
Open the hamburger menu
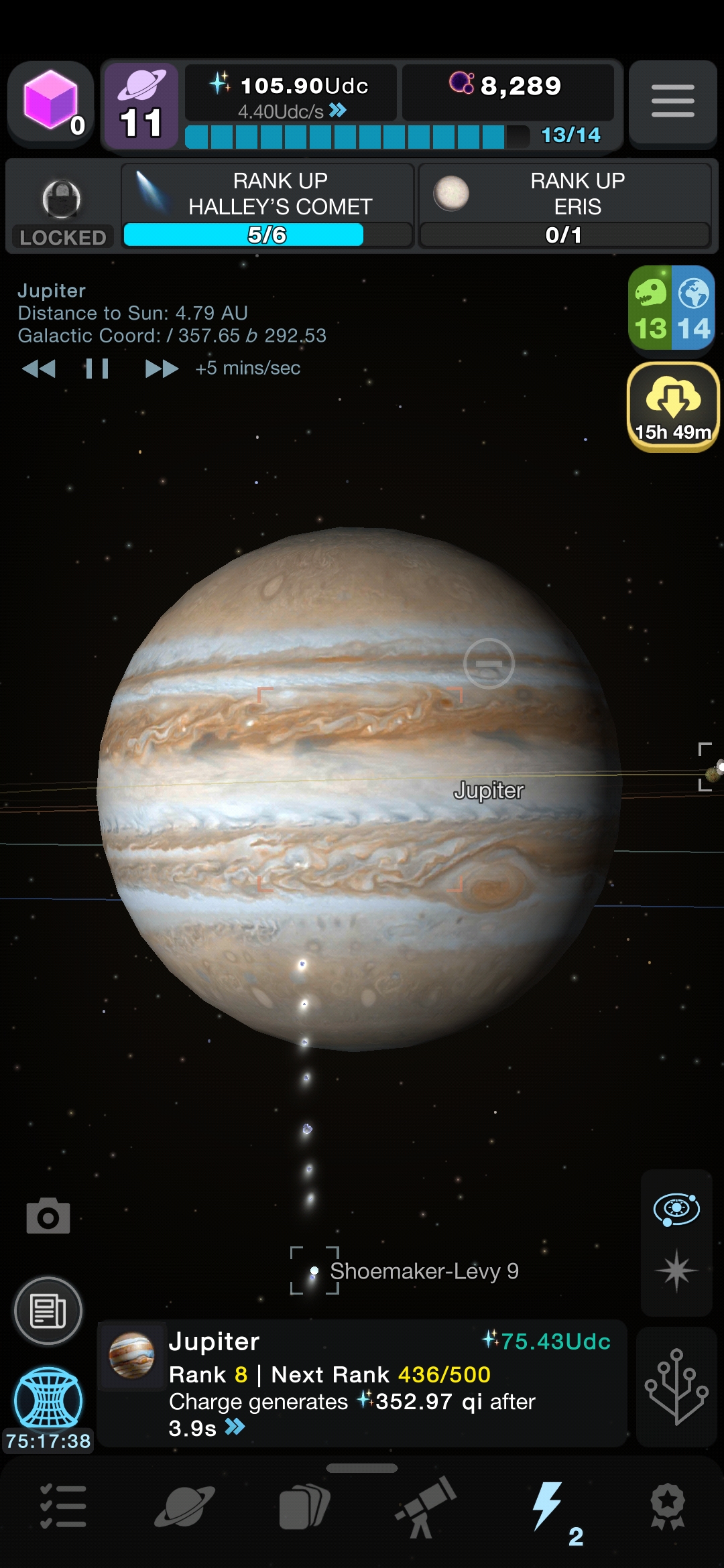(x=672, y=102)
